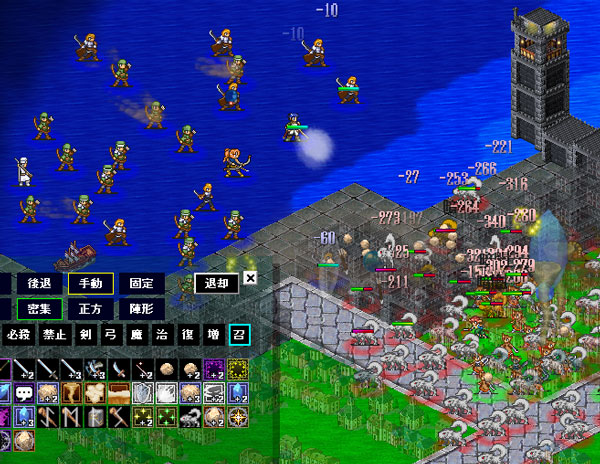Select the silver shield skill icon
The width and height of the screenshot is (600, 464).
click(142, 393)
